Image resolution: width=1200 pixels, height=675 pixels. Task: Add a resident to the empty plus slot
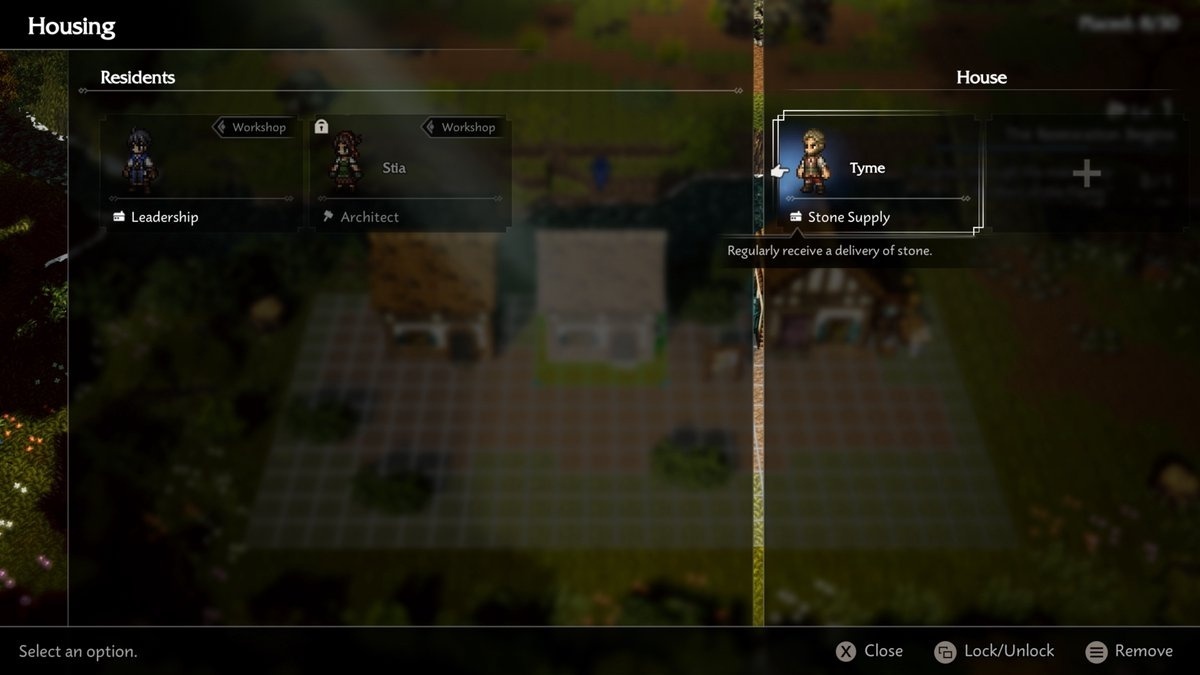1086,174
